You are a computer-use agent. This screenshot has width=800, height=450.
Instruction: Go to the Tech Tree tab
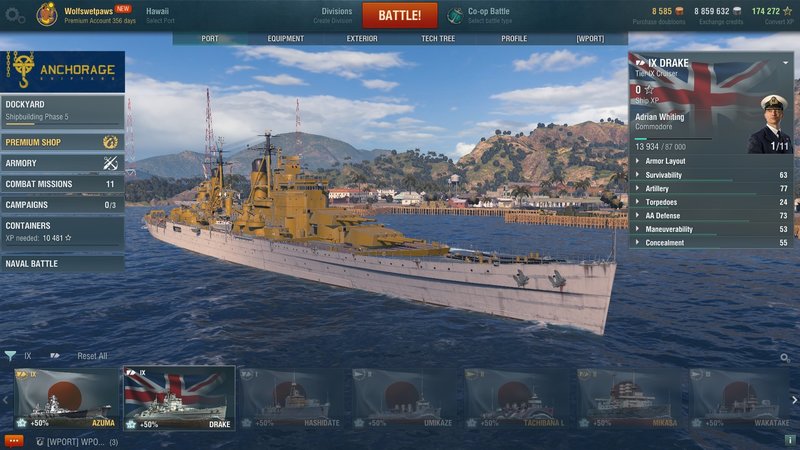[438, 39]
